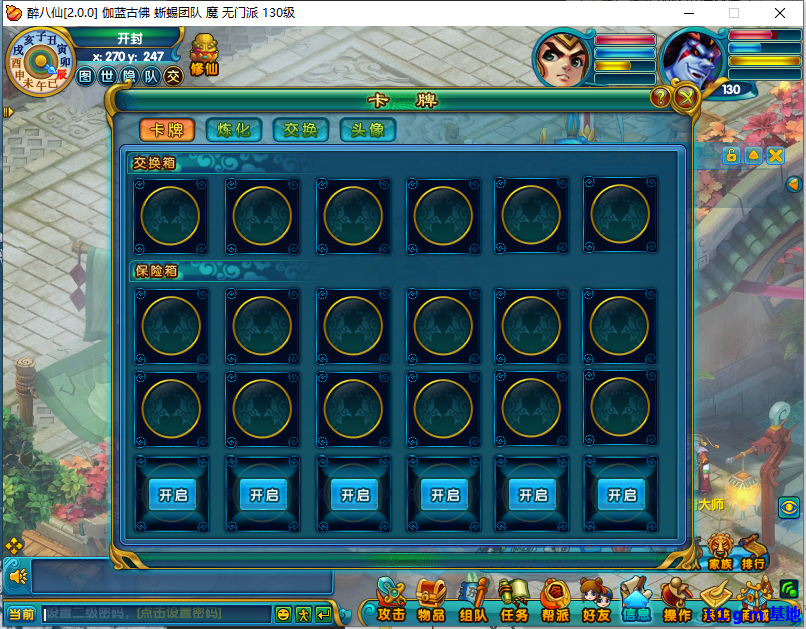
Task: Switch to the 炼化 tab
Action: click(234, 130)
